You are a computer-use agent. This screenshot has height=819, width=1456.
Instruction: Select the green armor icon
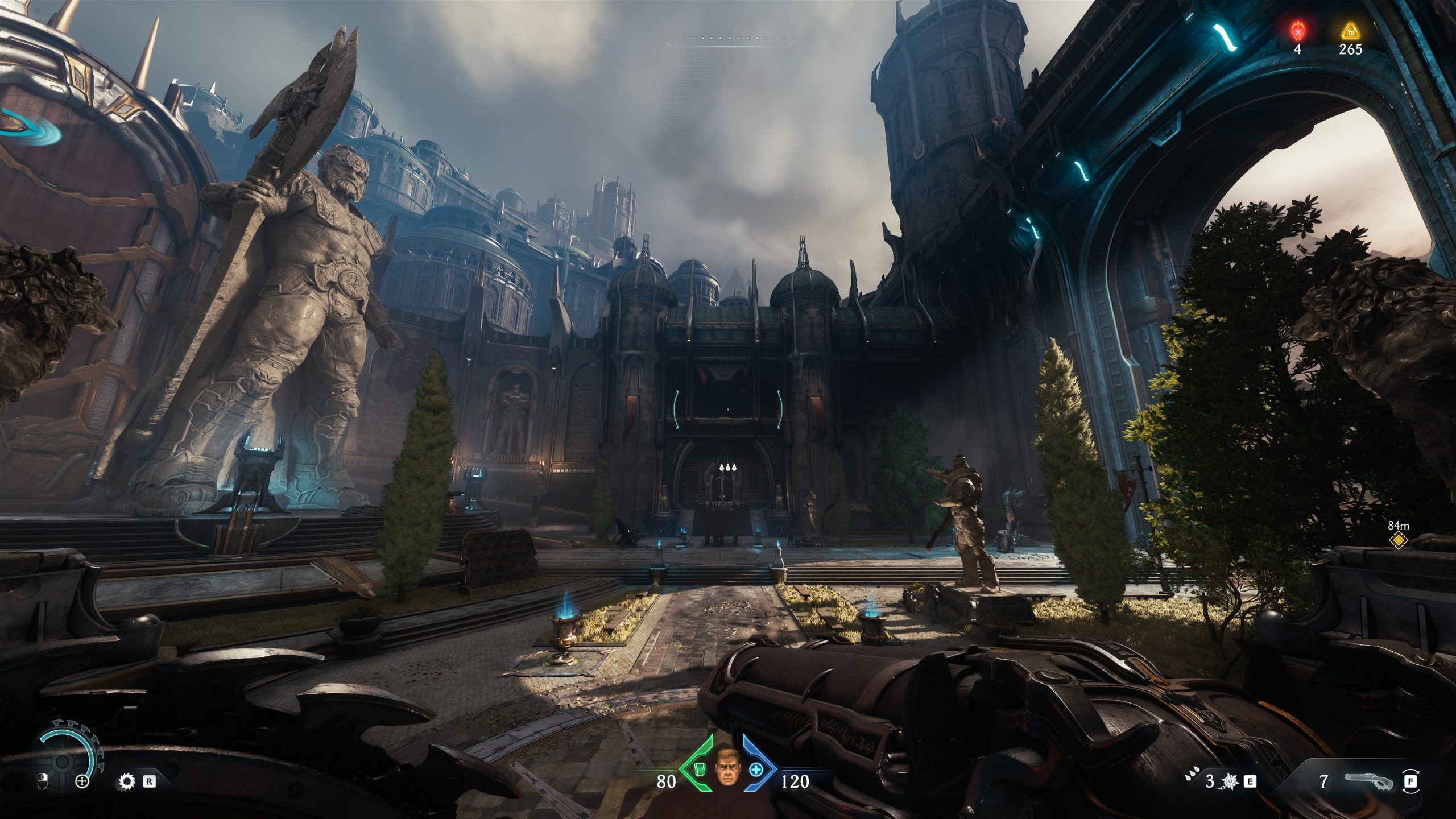click(x=699, y=770)
